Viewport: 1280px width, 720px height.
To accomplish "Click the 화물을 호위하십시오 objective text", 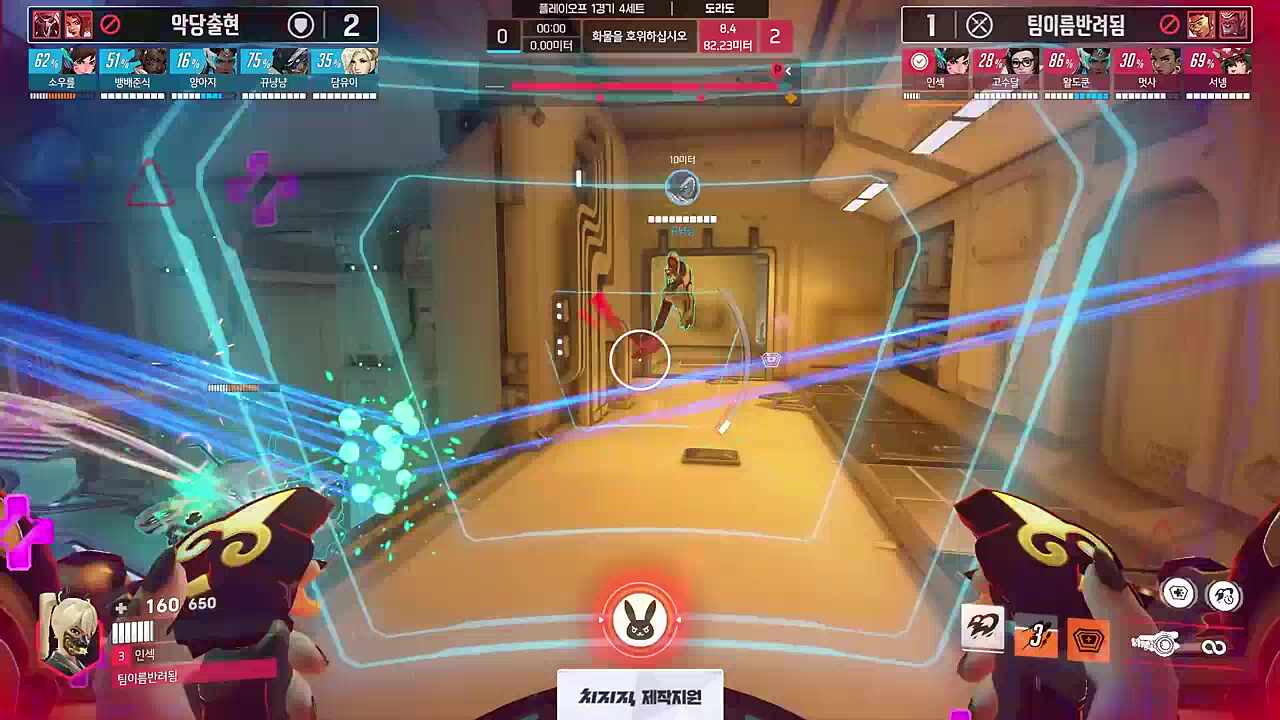I will tap(640, 36).
